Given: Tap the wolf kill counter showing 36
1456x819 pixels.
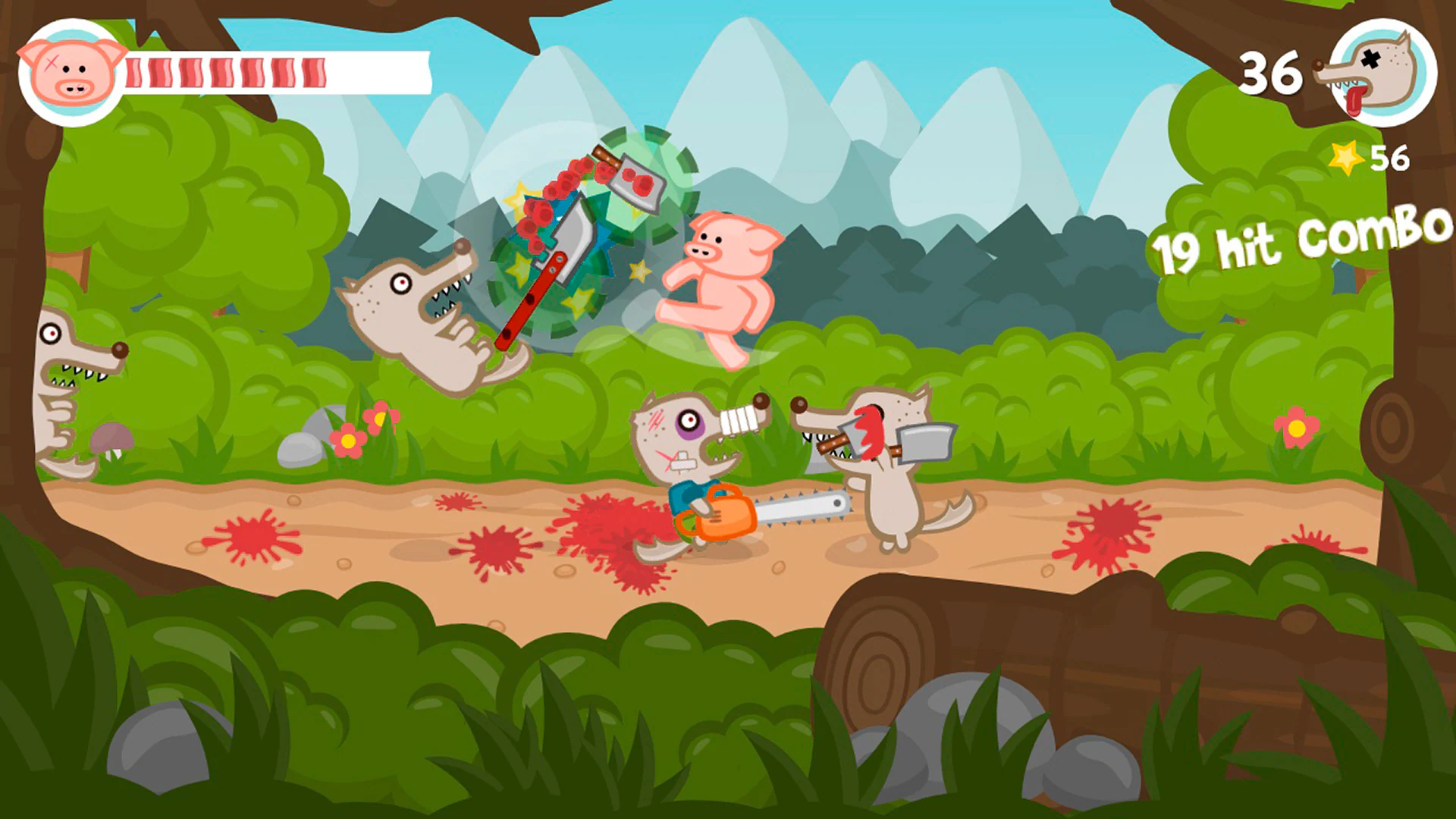Looking at the screenshot, I should click(1270, 72).
